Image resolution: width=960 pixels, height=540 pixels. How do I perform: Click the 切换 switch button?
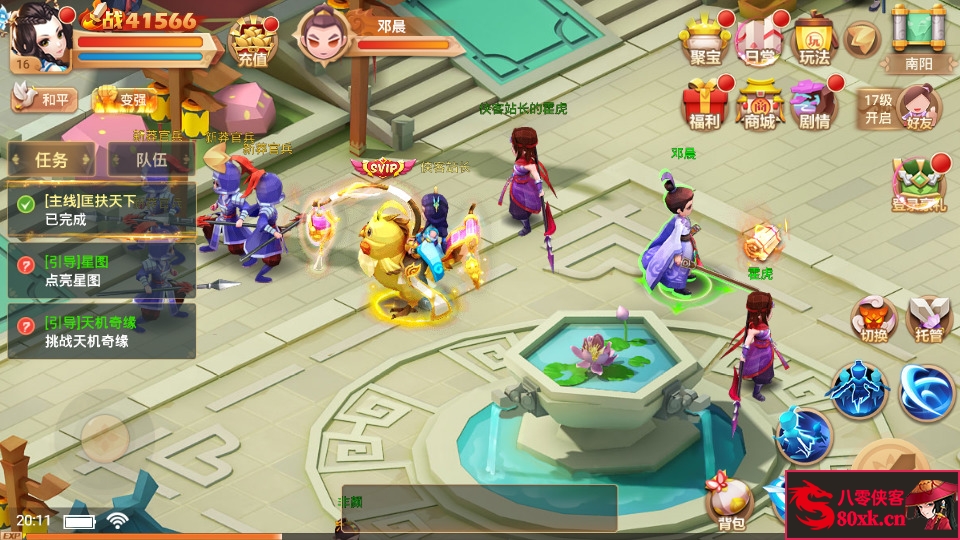click(874, 319)
